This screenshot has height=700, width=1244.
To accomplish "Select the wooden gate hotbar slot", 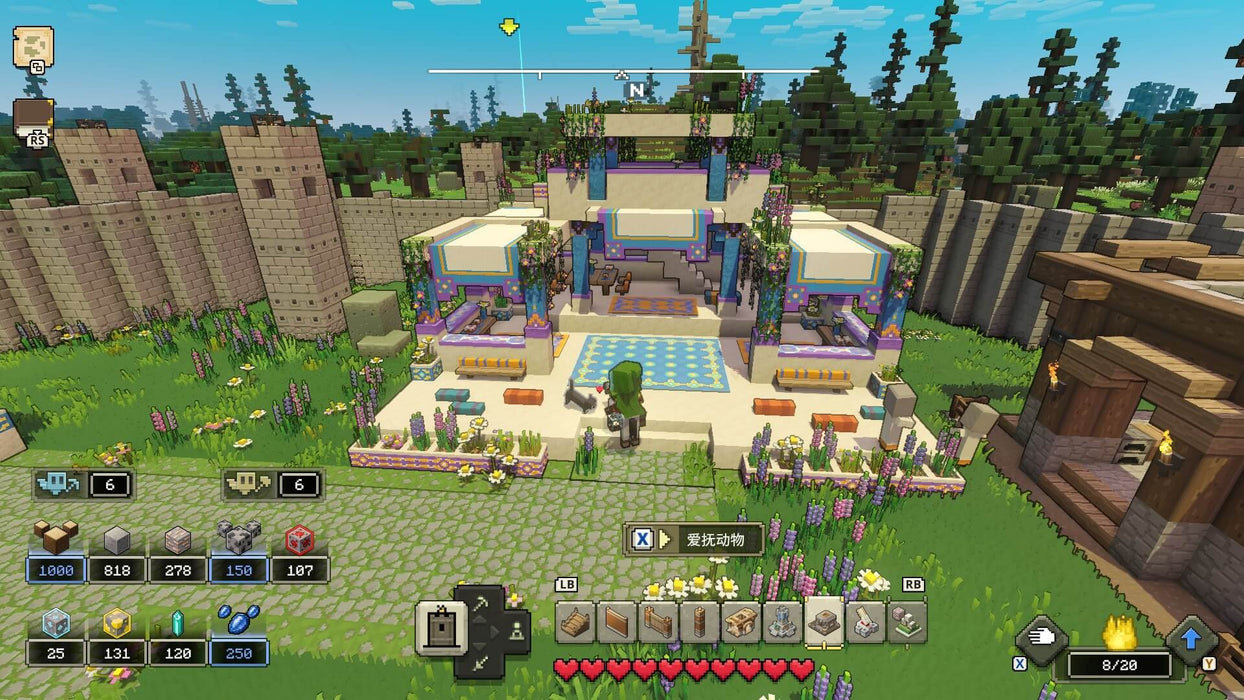I will (658, 622).
